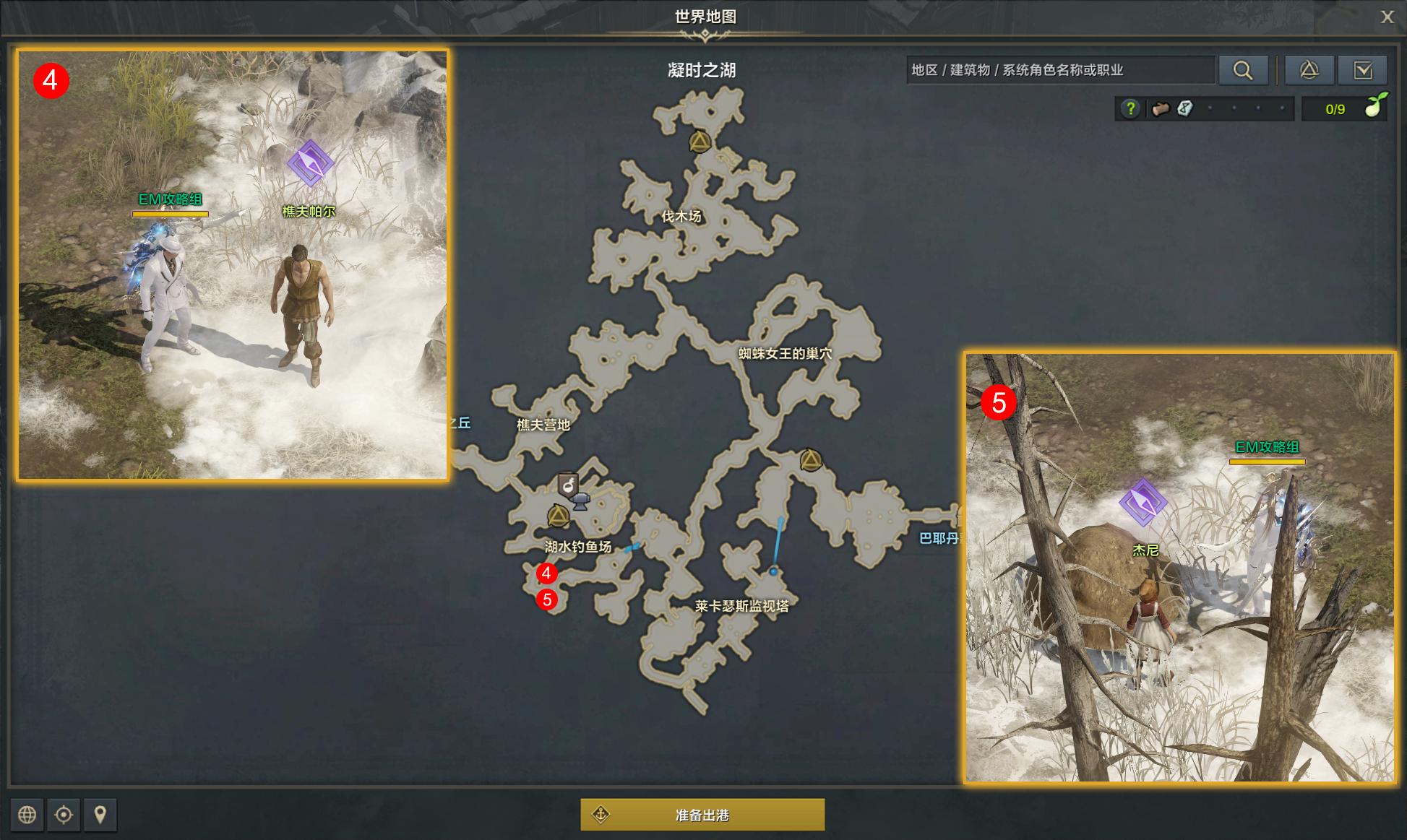Click red marker 4 on the map
1407x840 pixels.
[546, 573]
